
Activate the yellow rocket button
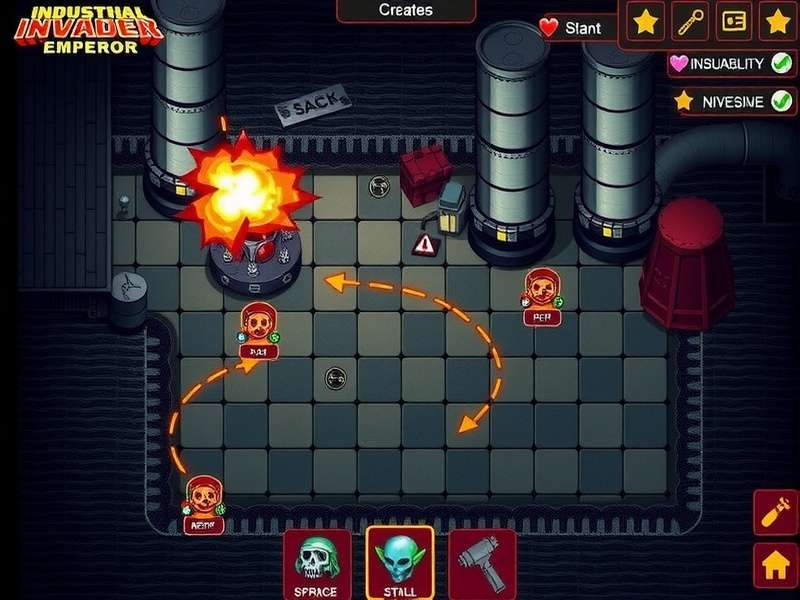(x=775, y=514)
